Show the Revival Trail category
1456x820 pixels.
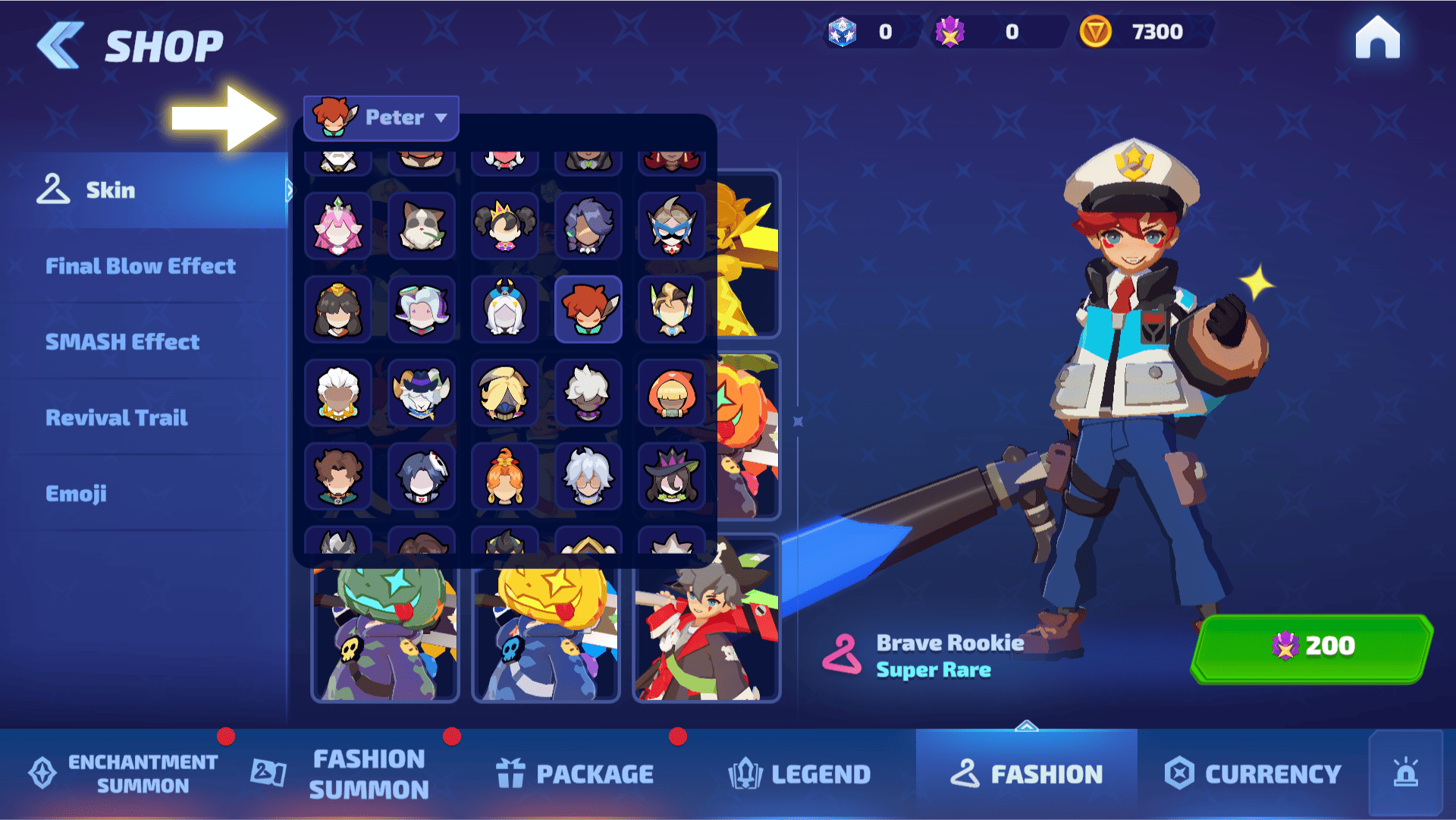117,418
